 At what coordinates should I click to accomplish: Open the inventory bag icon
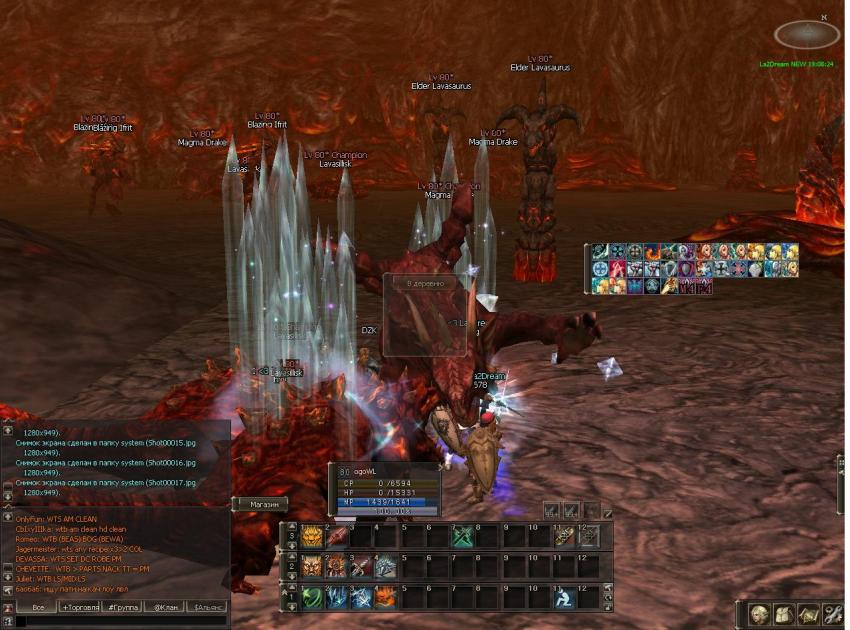(784, 614)
